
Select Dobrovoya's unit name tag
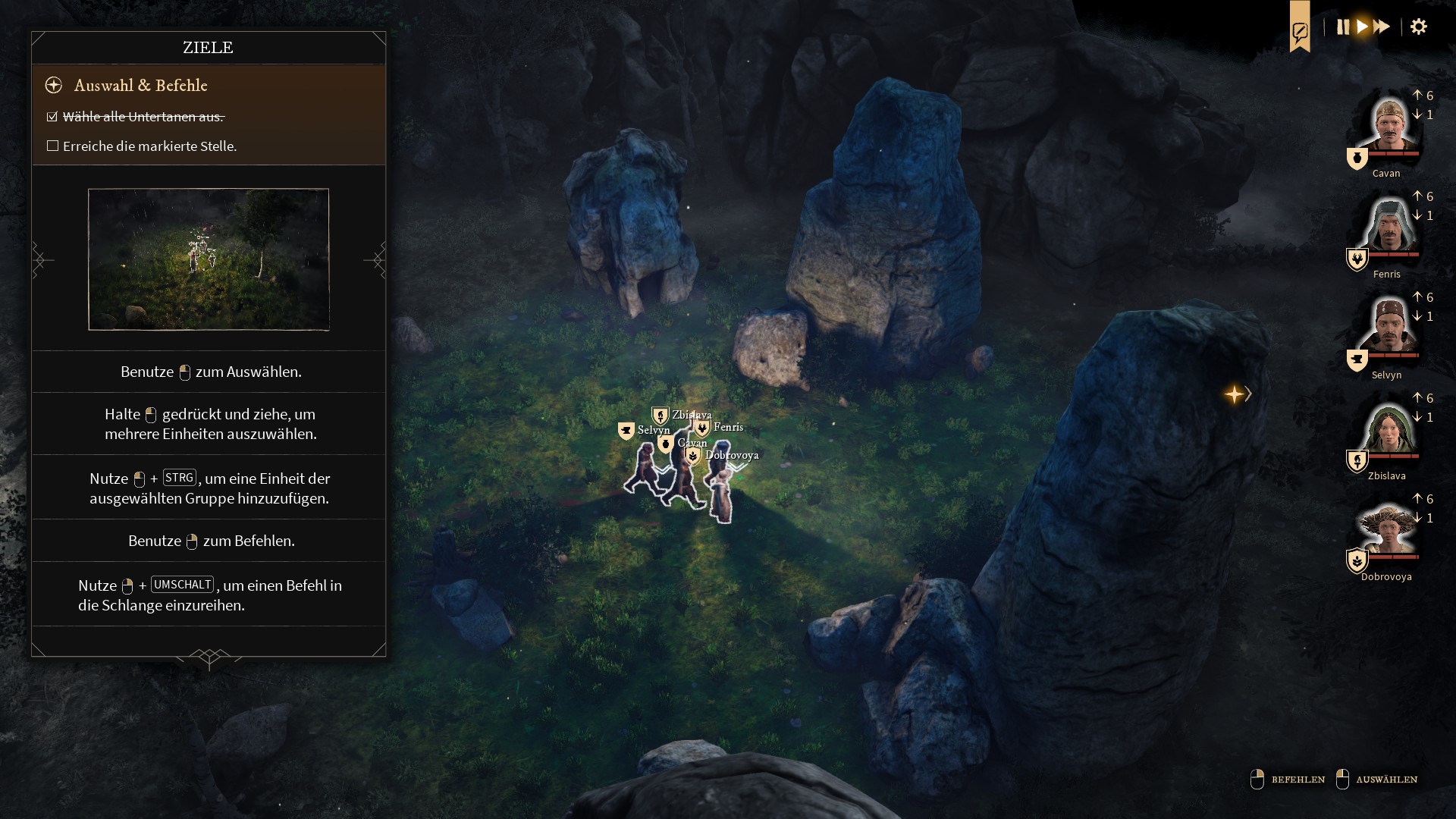click(731, 455)
